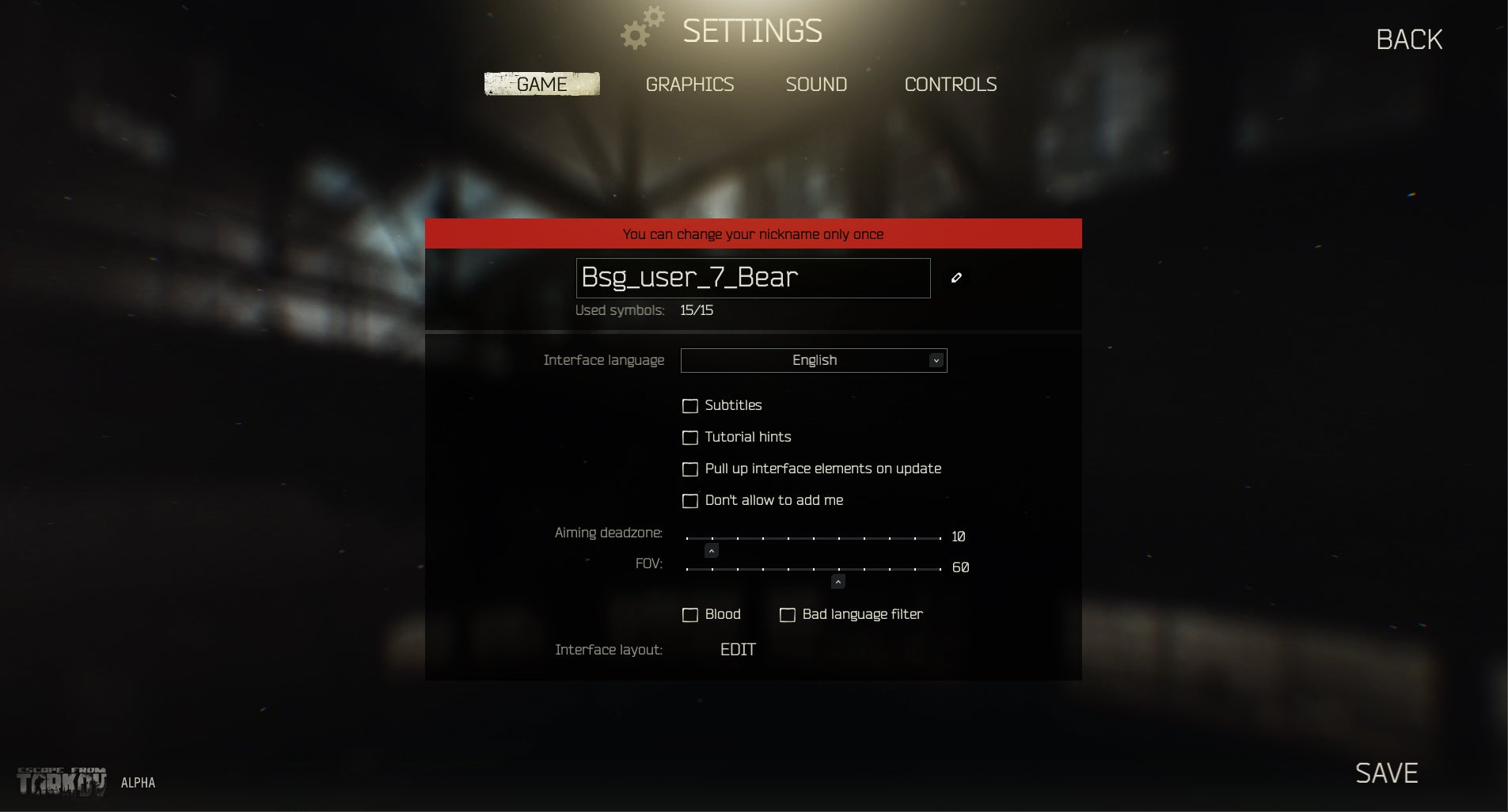The height and width of the screenshot is (812, 1508).
Task: Enable the Bad language filter
Action: 786,614
